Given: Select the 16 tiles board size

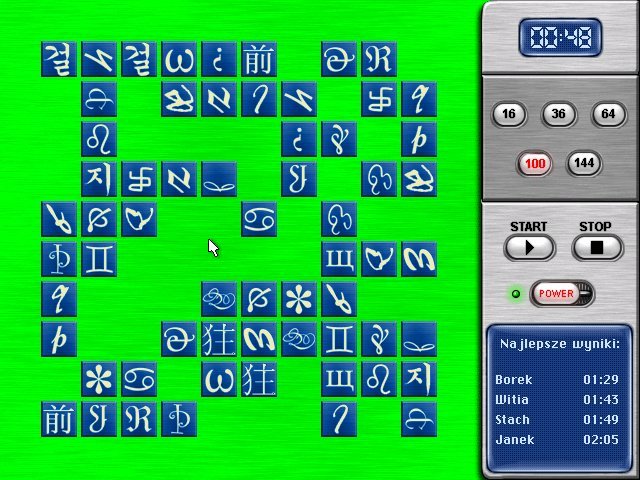Looking at the screenshot, I should click(x=510, y=115).
